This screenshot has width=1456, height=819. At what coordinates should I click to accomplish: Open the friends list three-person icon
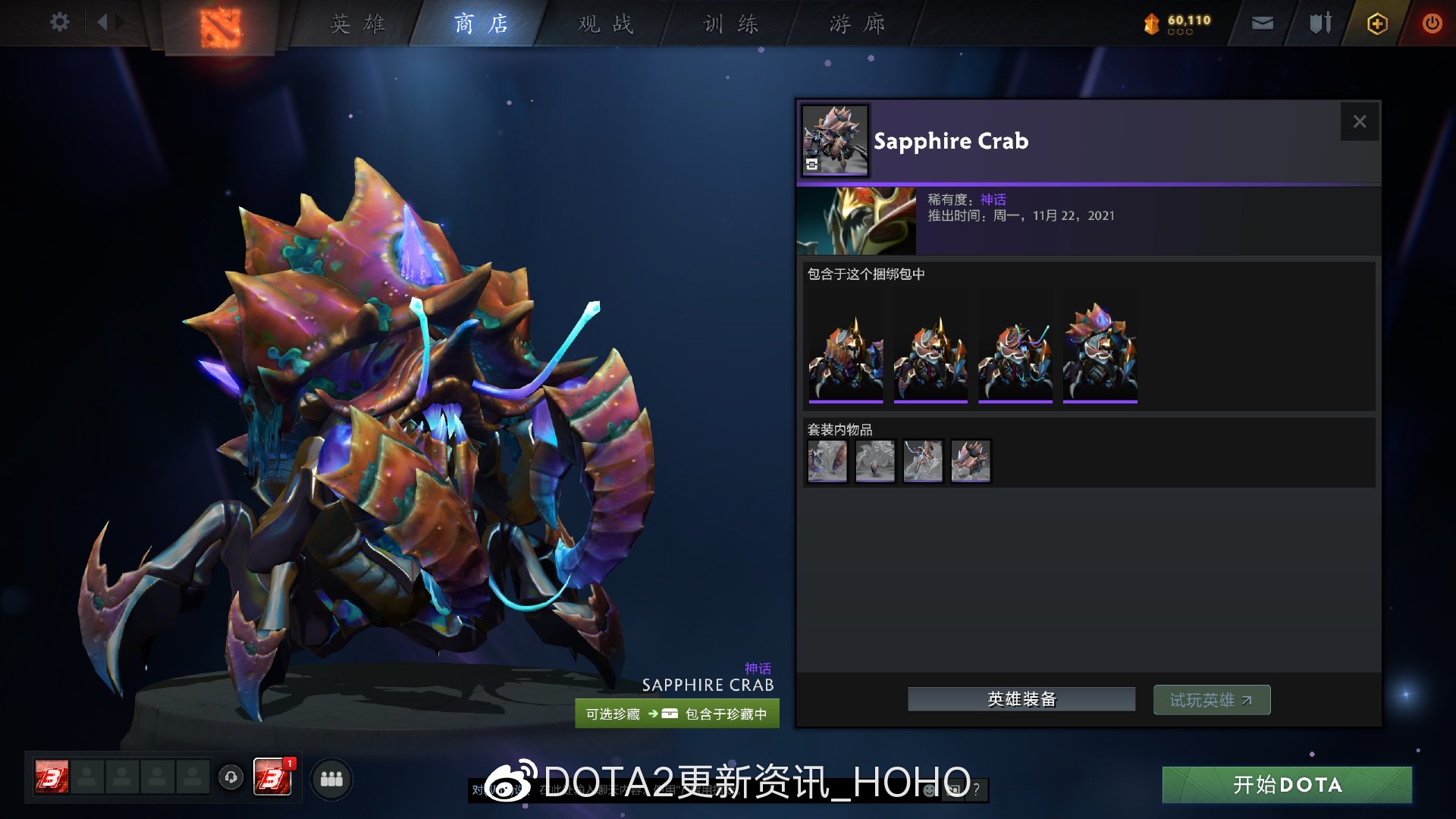[x=331, y=777]
